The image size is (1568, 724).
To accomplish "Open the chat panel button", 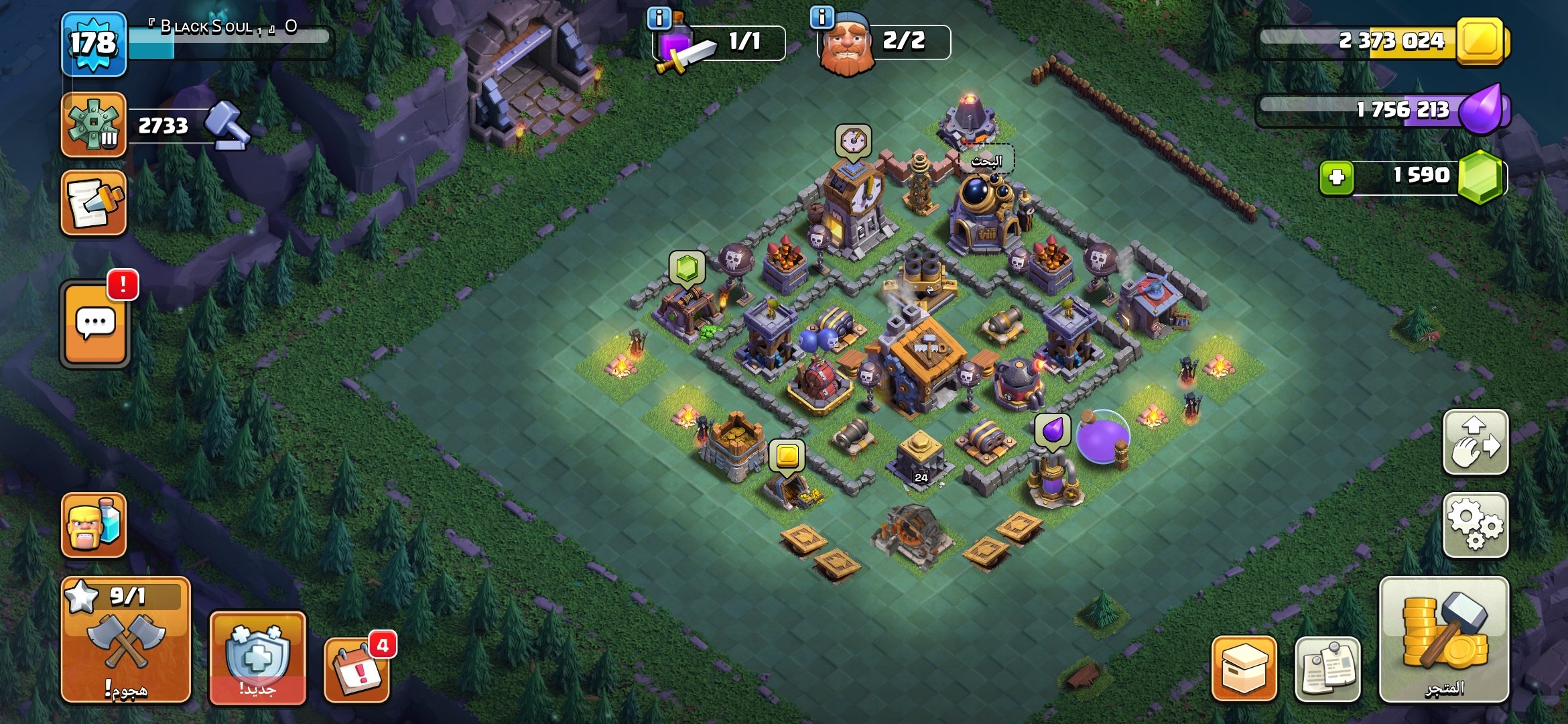I will 94,324.
